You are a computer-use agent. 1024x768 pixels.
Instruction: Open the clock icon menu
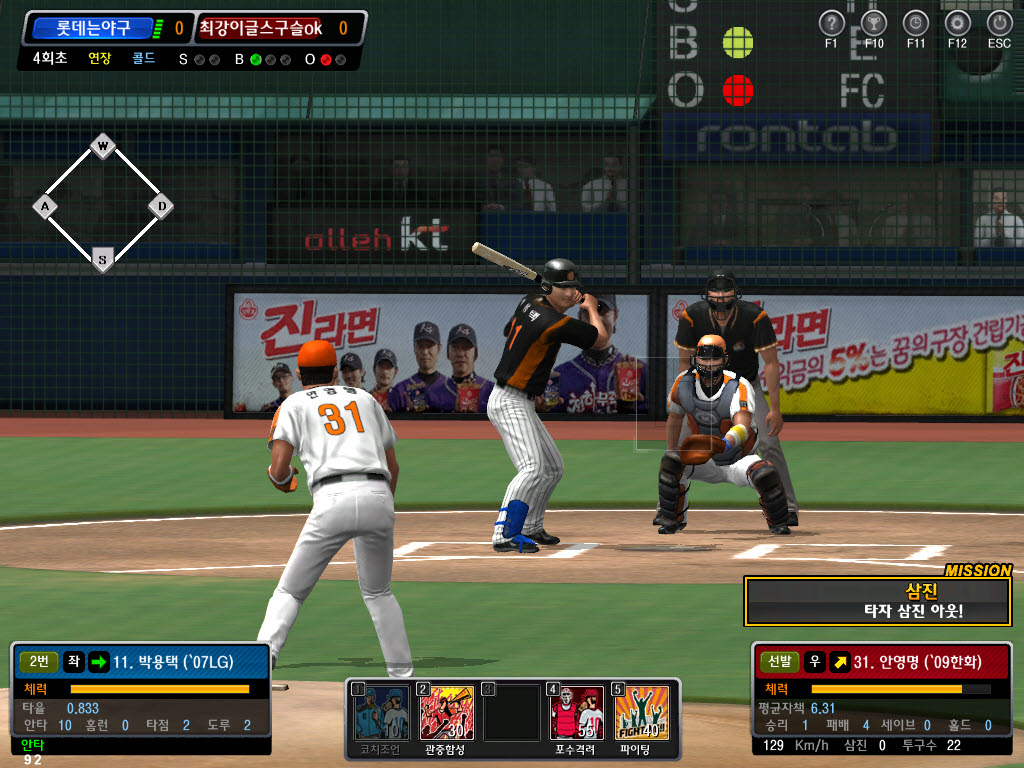[x=916, y=23]
